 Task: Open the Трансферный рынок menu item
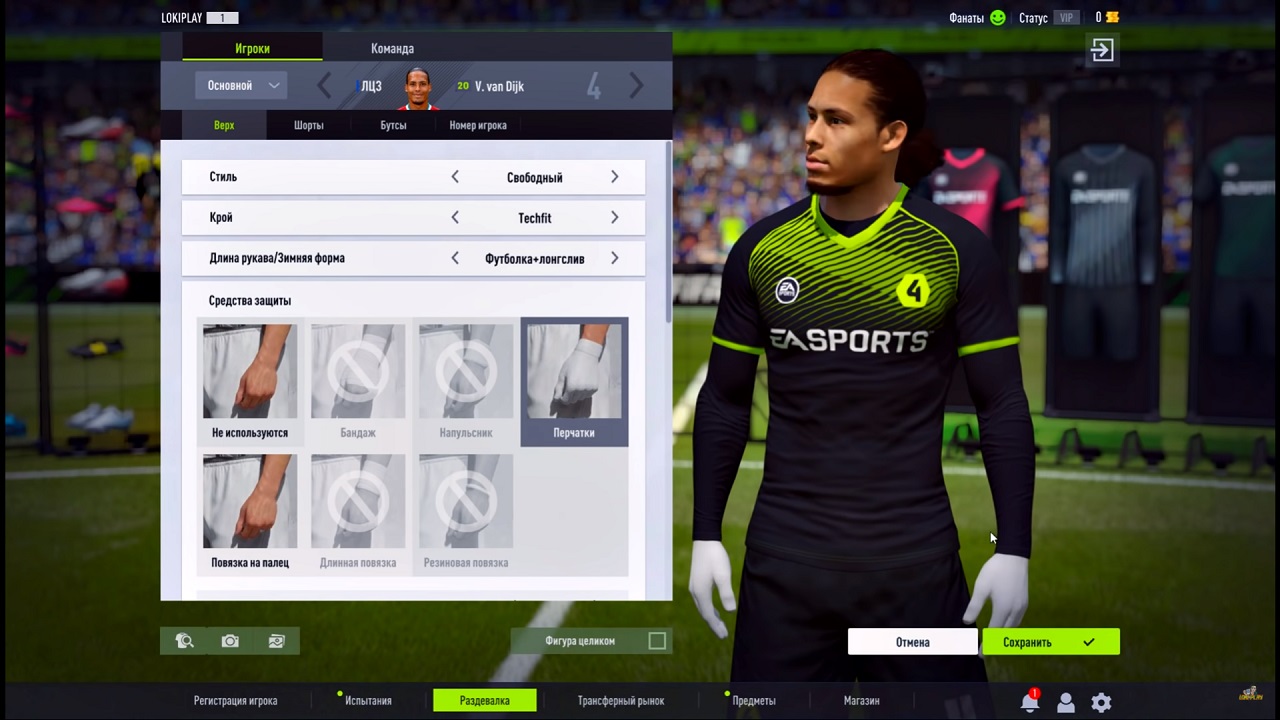620,701
